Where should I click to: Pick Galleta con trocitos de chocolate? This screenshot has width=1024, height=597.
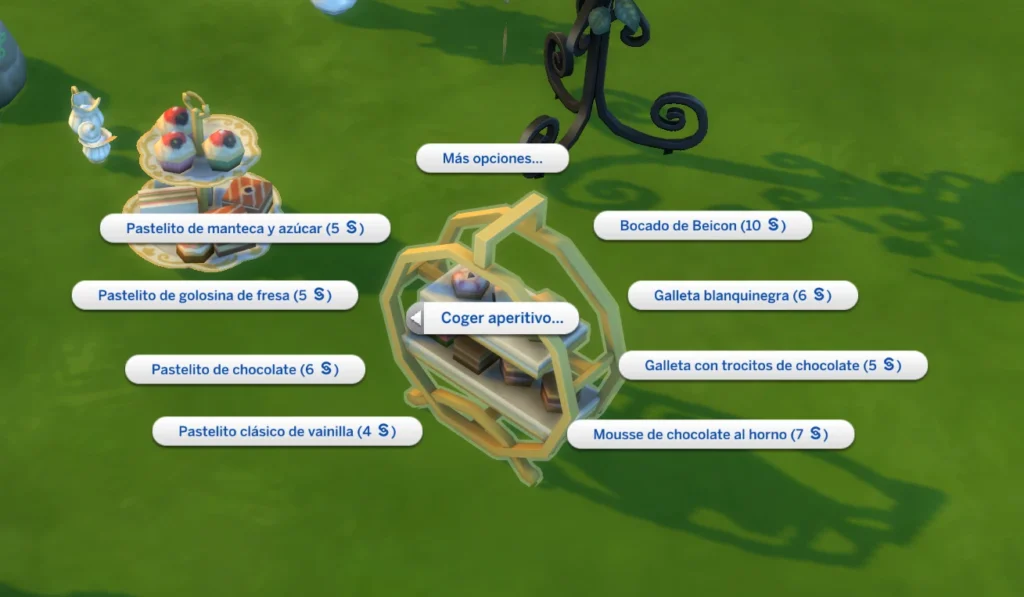[772, 366]
